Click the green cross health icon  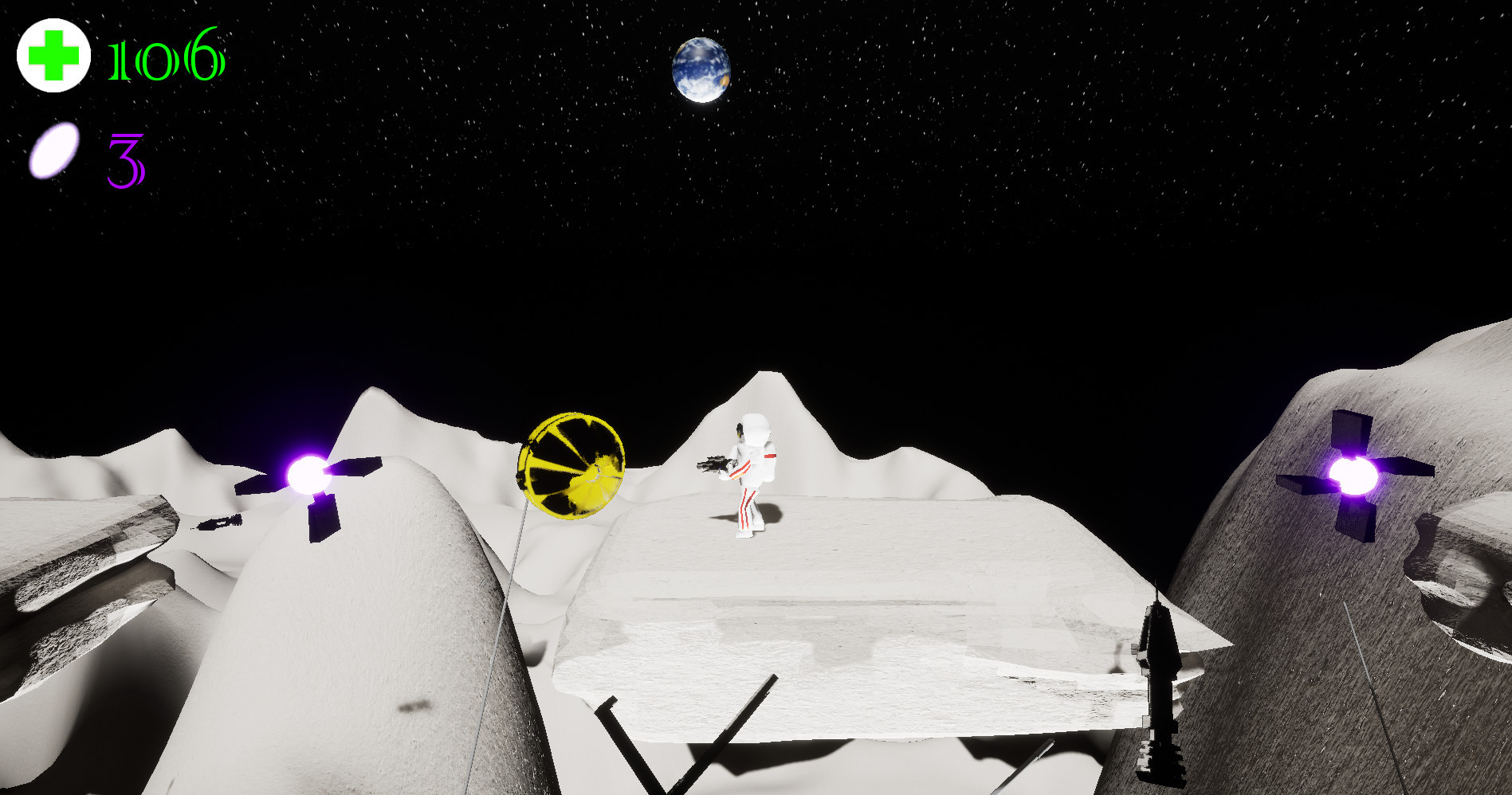click(53, 56)
